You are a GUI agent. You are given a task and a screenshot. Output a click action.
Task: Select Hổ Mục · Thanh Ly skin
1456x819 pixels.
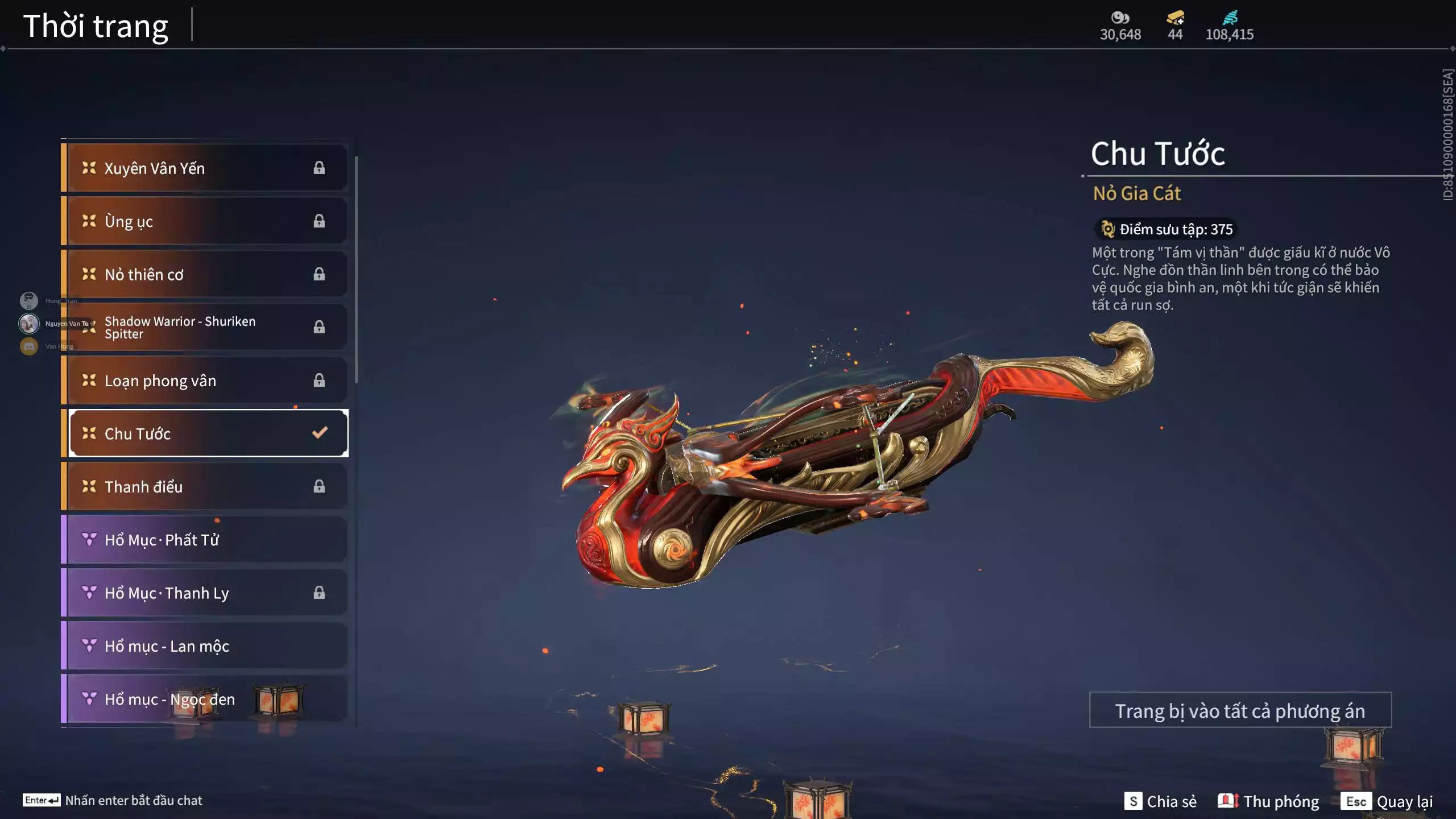(205, 593)
